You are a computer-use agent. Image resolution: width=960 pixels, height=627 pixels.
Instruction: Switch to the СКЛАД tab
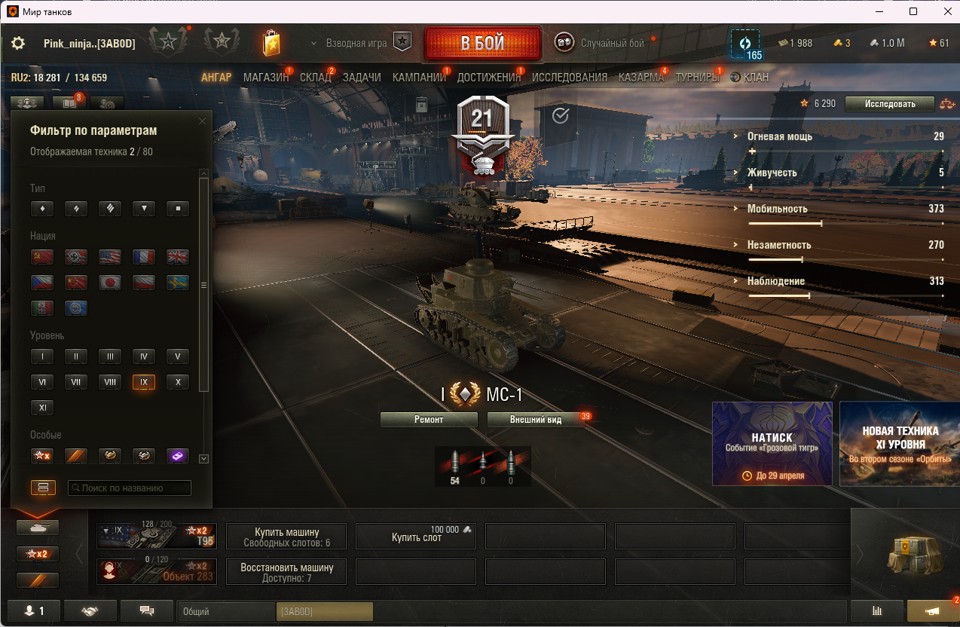(x=316, y=77)
